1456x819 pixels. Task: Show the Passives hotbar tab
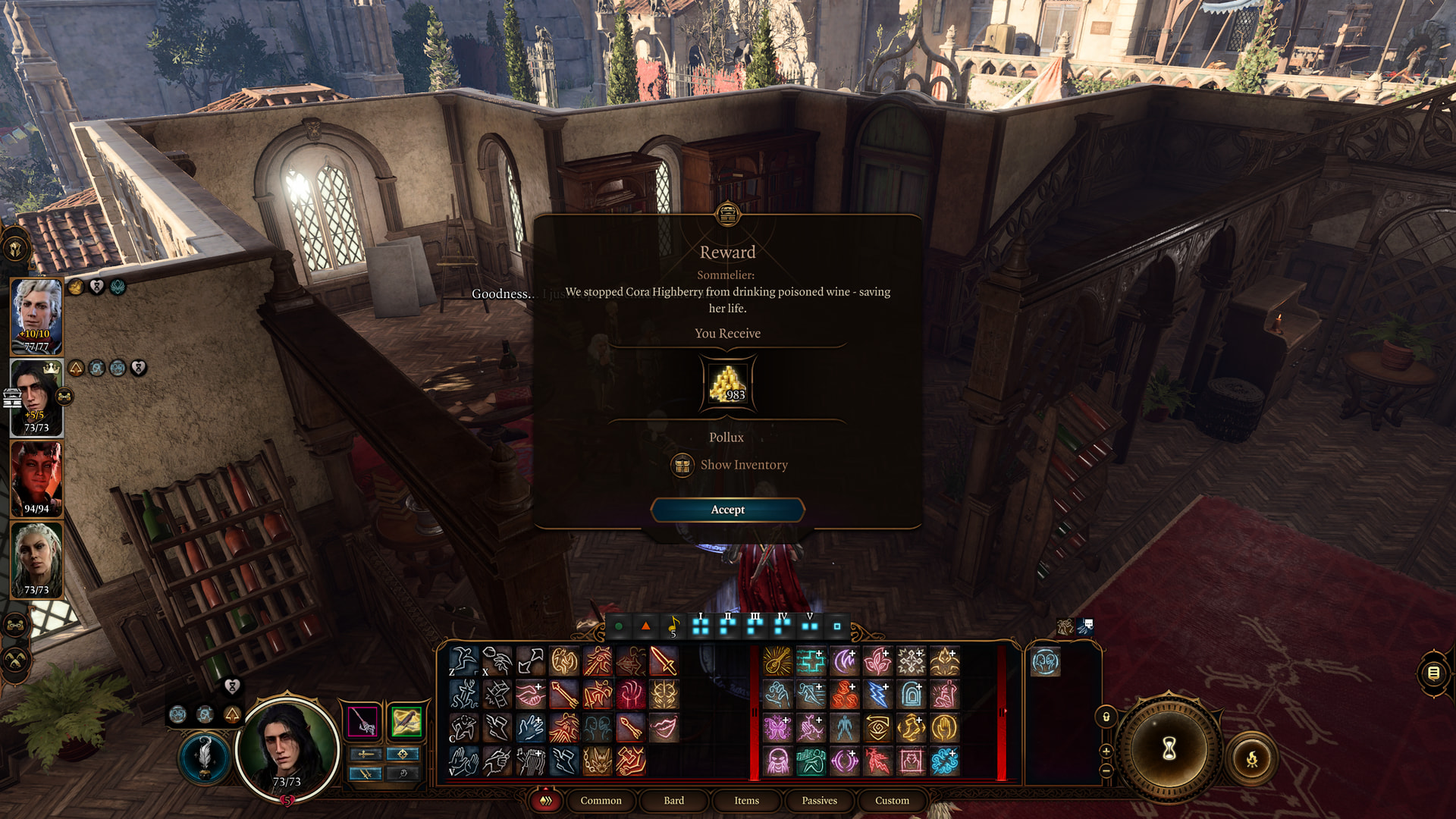pyautogui.click(x=819, y=800)
